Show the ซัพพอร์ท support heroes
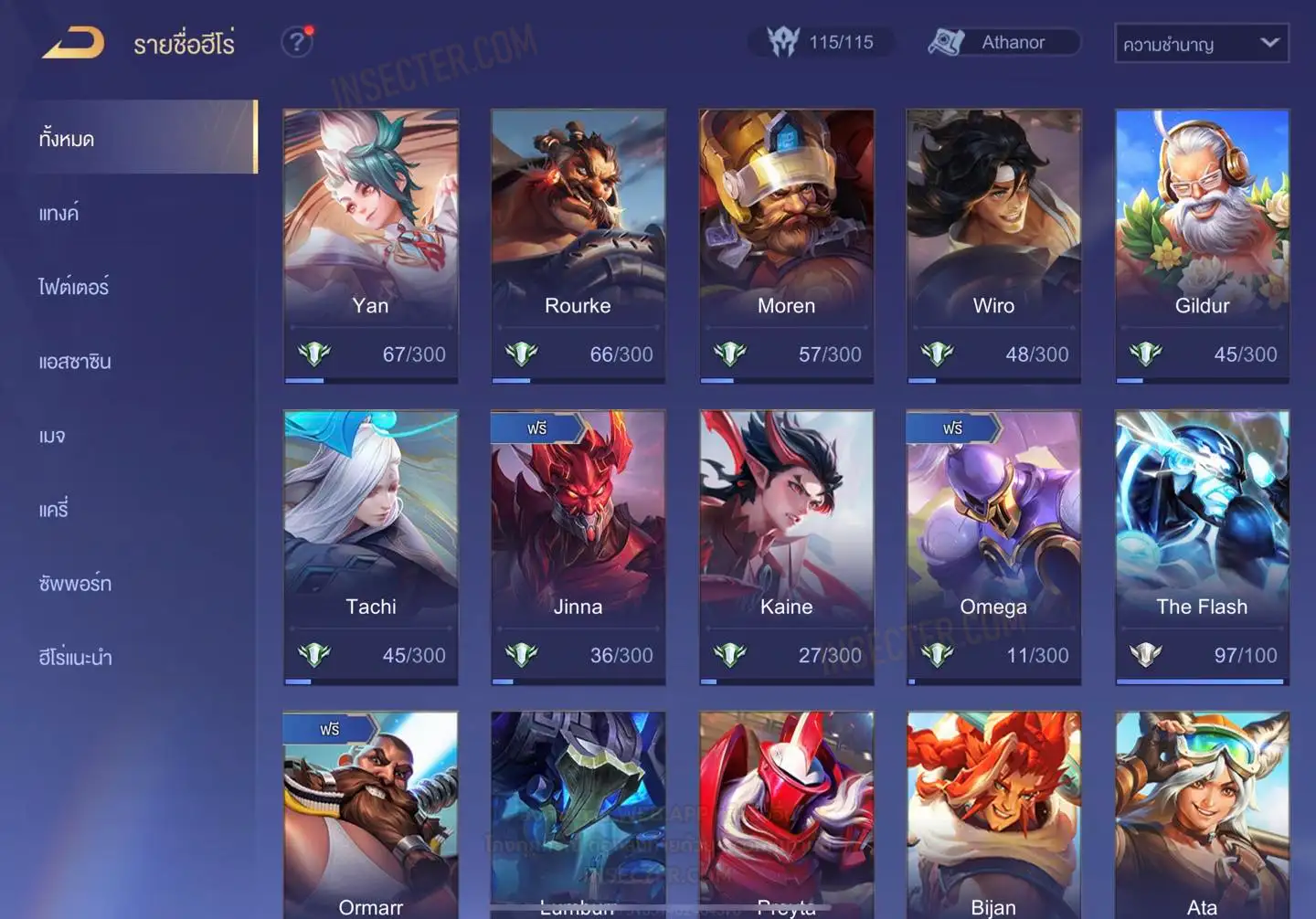 [x=75, y=584]
